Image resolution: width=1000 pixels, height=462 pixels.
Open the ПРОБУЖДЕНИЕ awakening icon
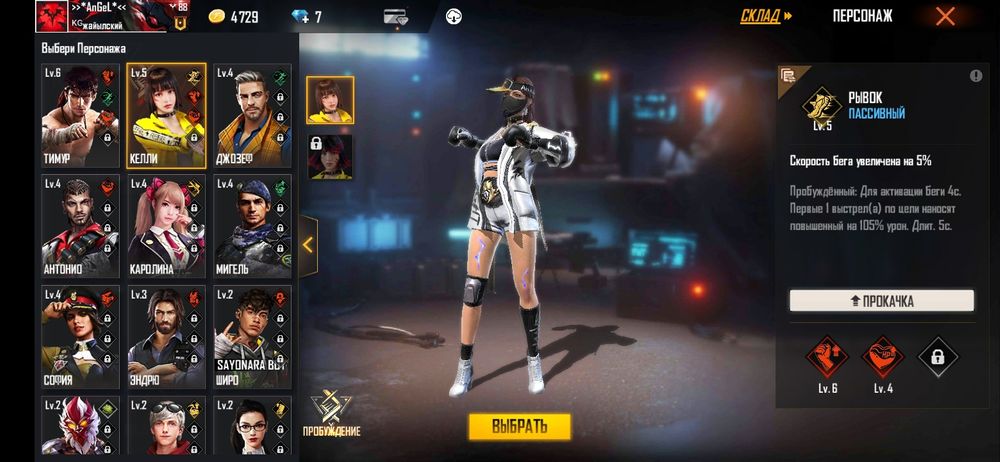pos(332,414)
